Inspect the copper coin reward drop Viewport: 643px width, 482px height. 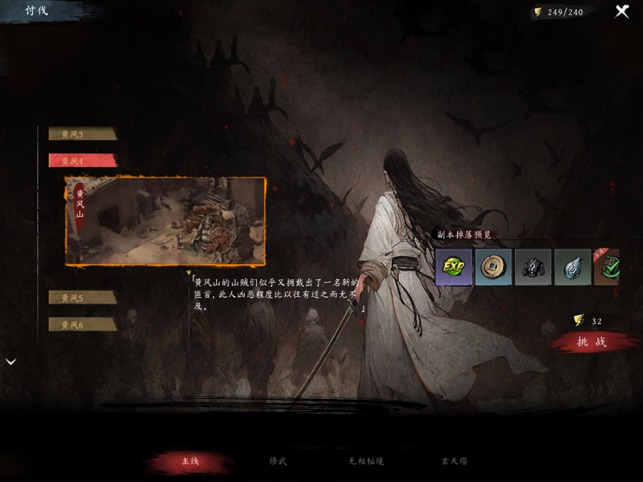(x=493, y=267)
